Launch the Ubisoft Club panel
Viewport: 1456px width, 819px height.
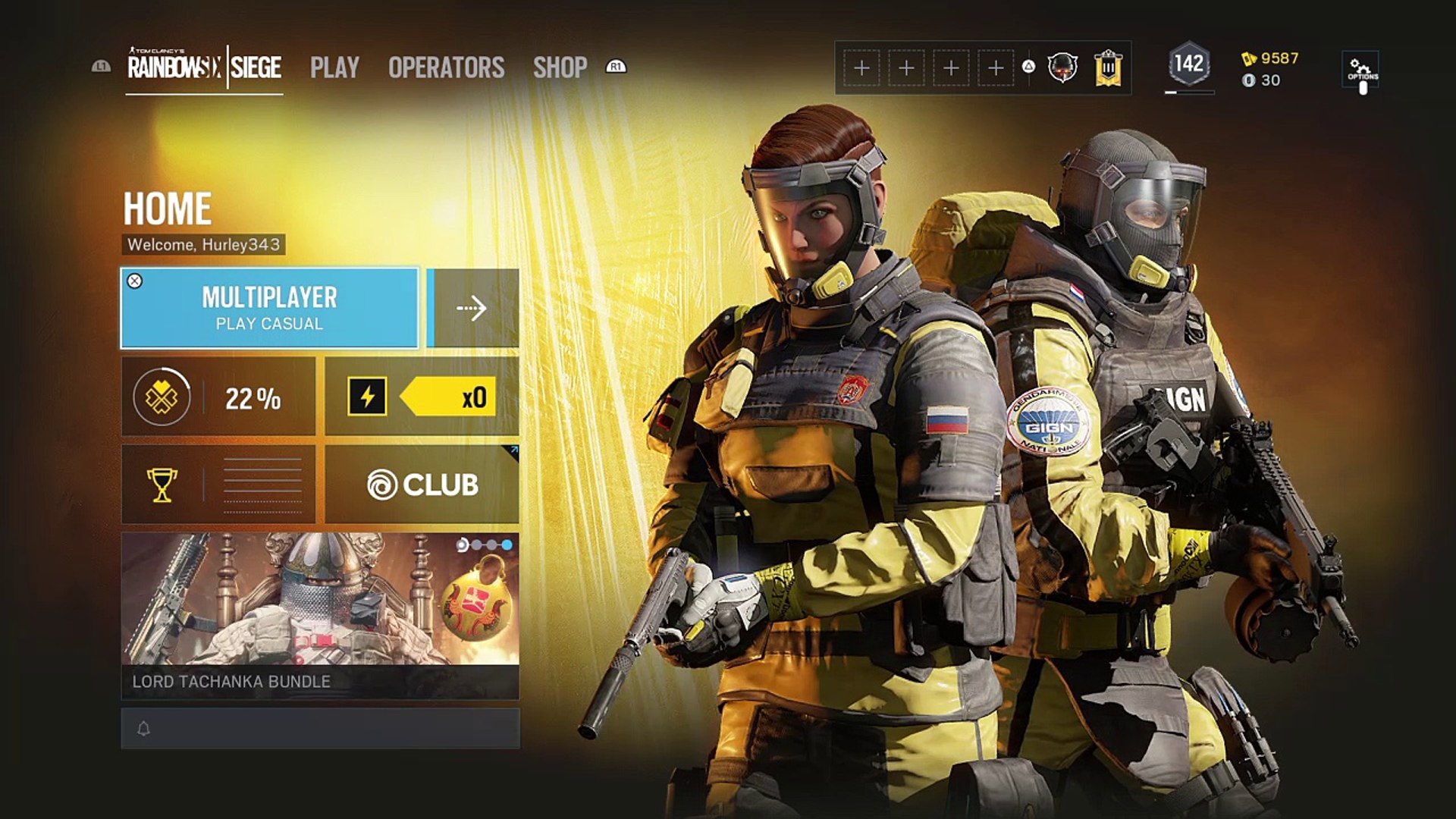click(422, 485)
